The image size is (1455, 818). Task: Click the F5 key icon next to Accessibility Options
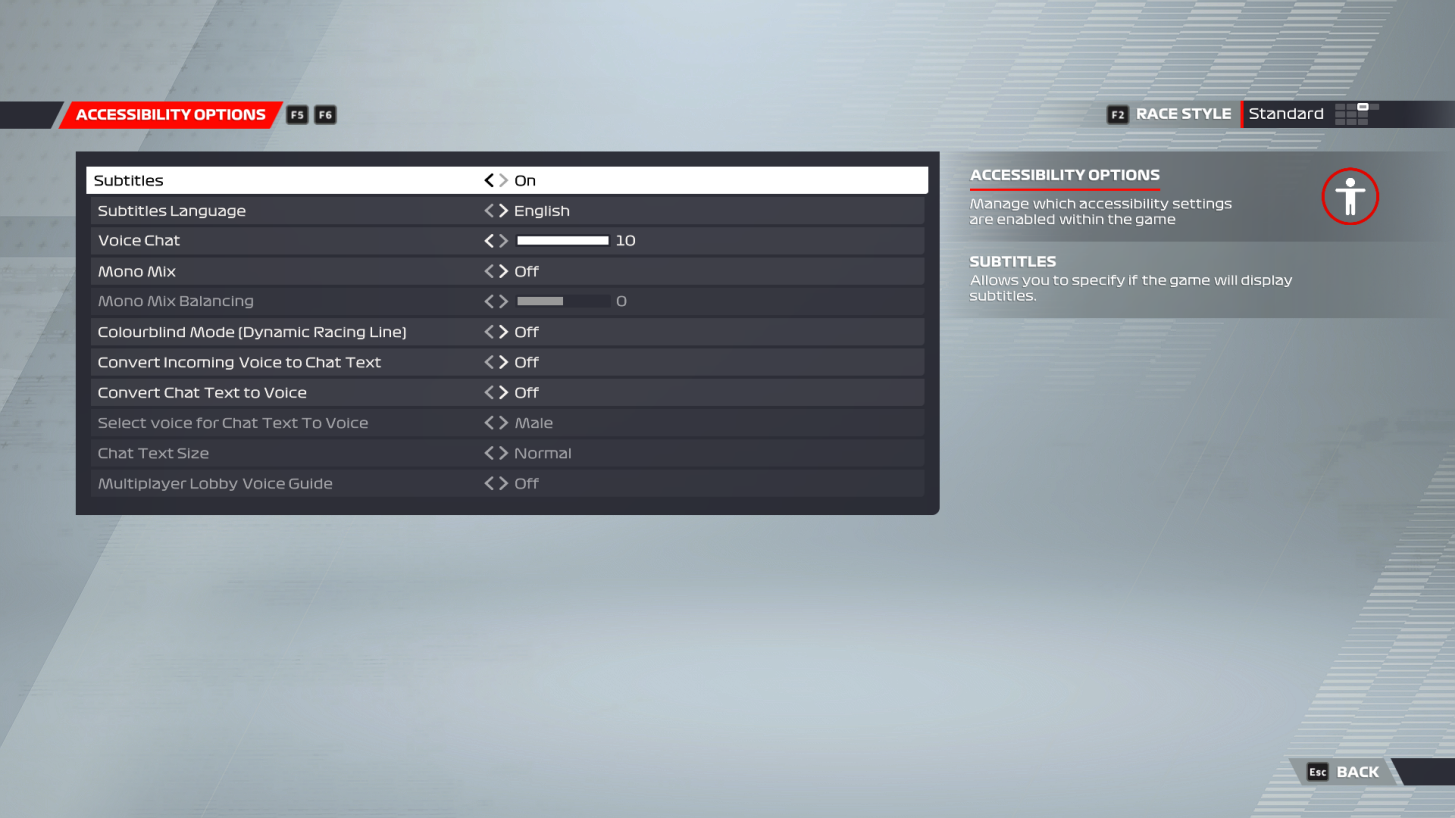(296, 114)
